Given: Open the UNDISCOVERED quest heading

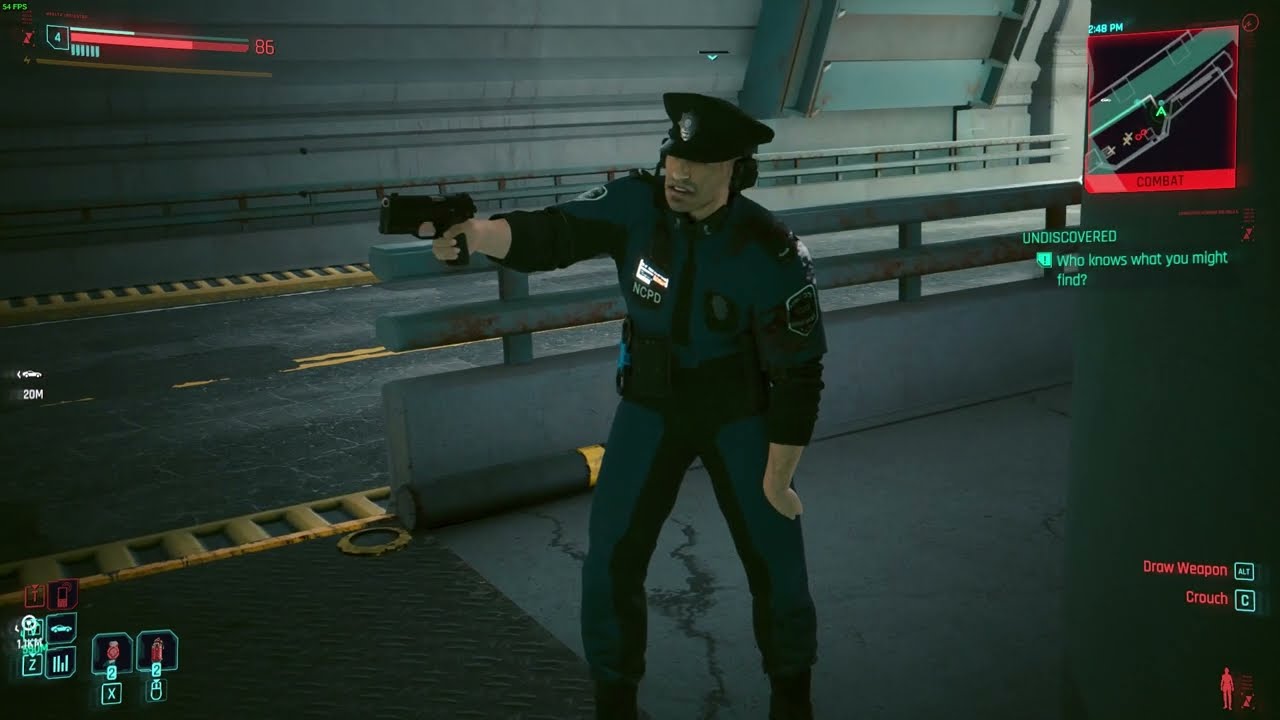Looking at the screenshot, I should coord(1070,237).
